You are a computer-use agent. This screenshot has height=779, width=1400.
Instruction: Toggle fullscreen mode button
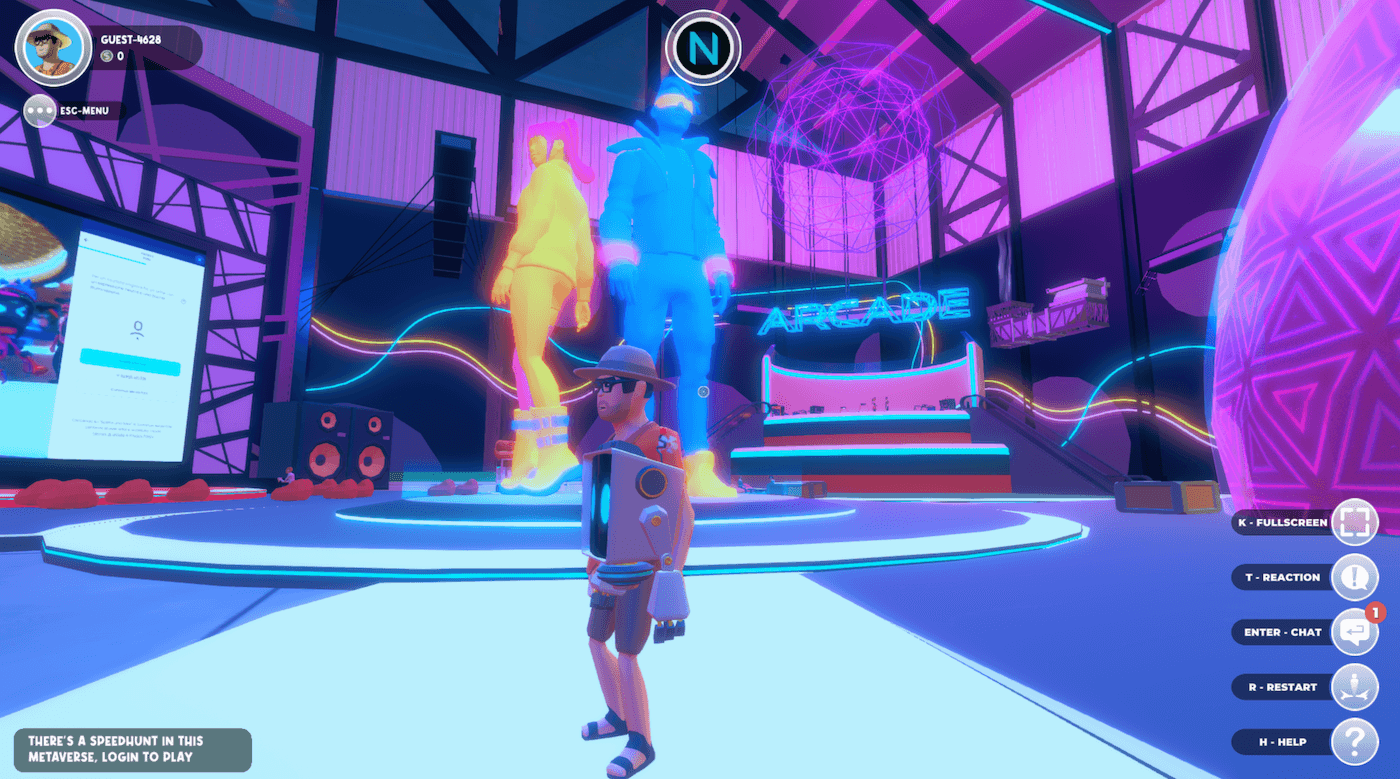[x=1355, y=522]
